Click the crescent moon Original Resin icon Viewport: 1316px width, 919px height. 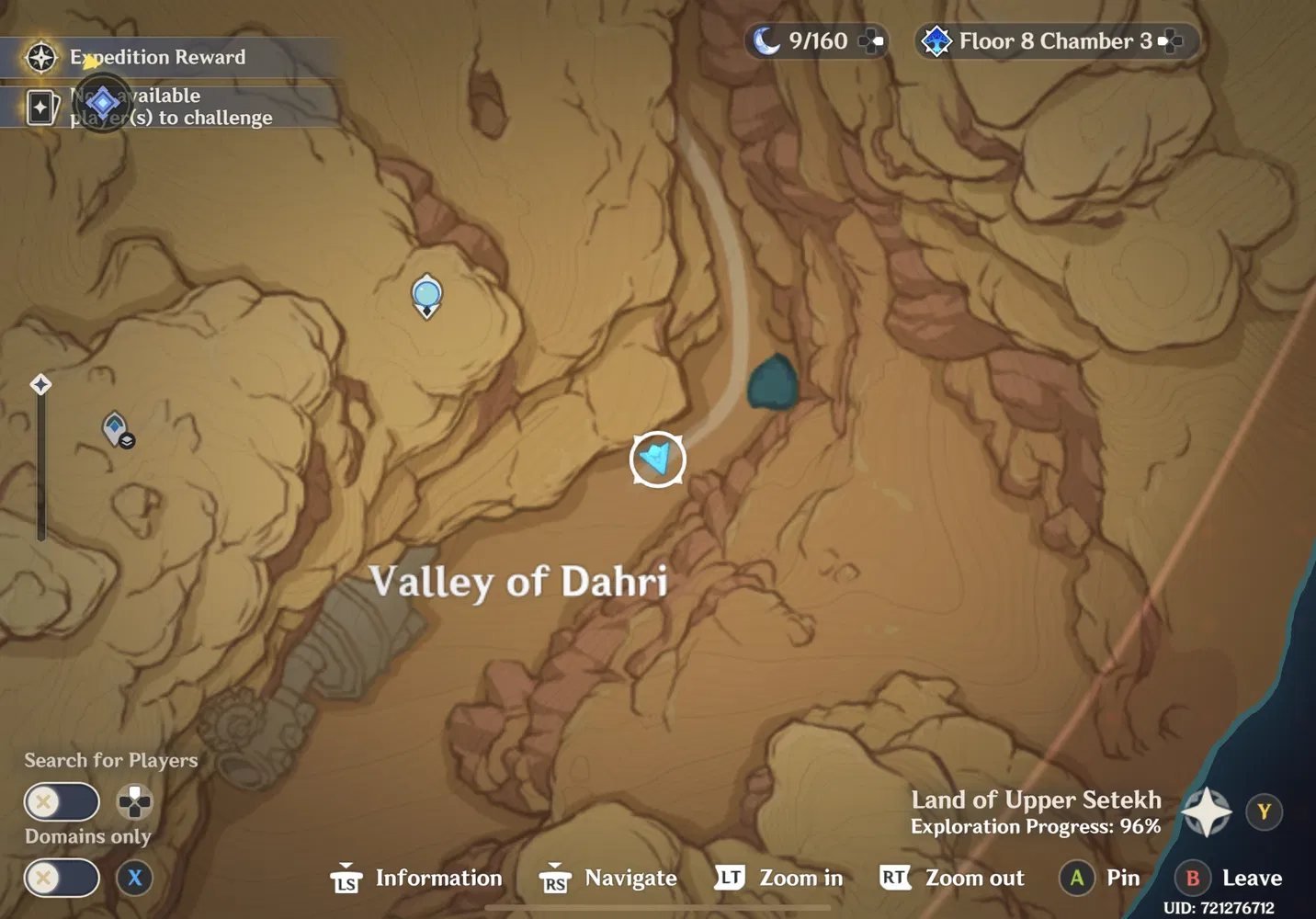point(768,40)
